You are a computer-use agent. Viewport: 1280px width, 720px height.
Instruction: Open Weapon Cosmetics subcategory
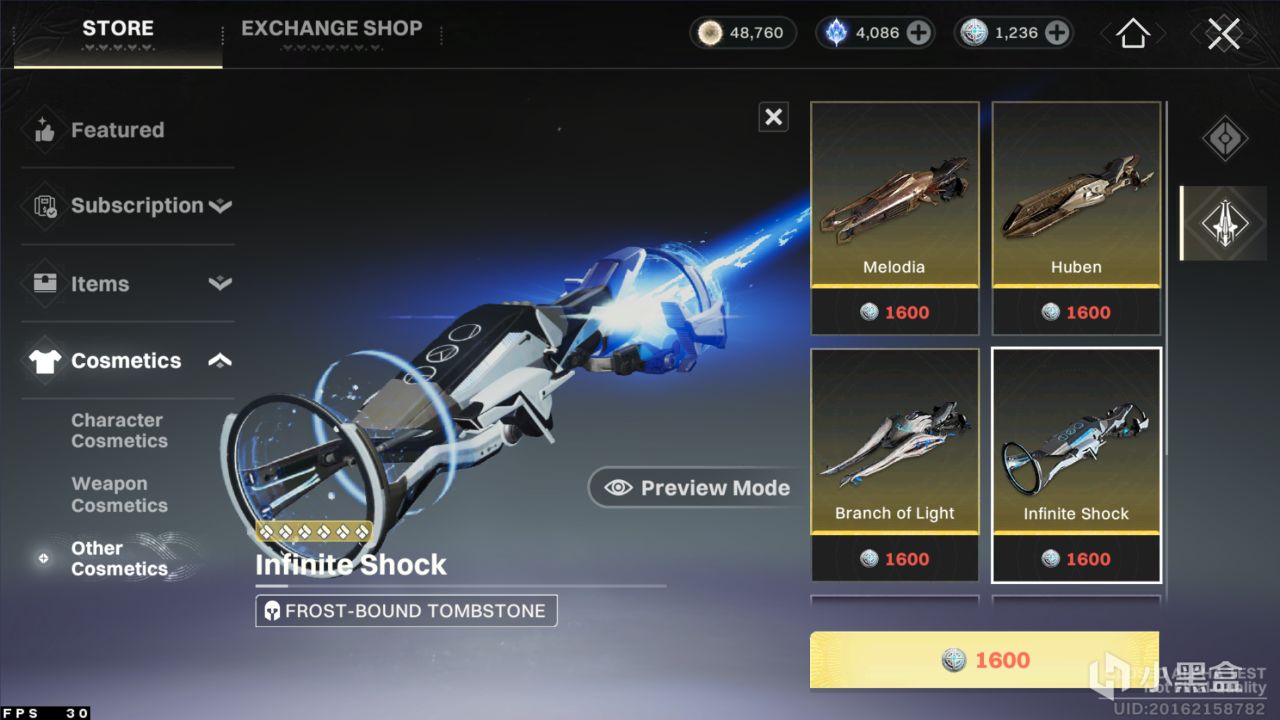(119, 495)
